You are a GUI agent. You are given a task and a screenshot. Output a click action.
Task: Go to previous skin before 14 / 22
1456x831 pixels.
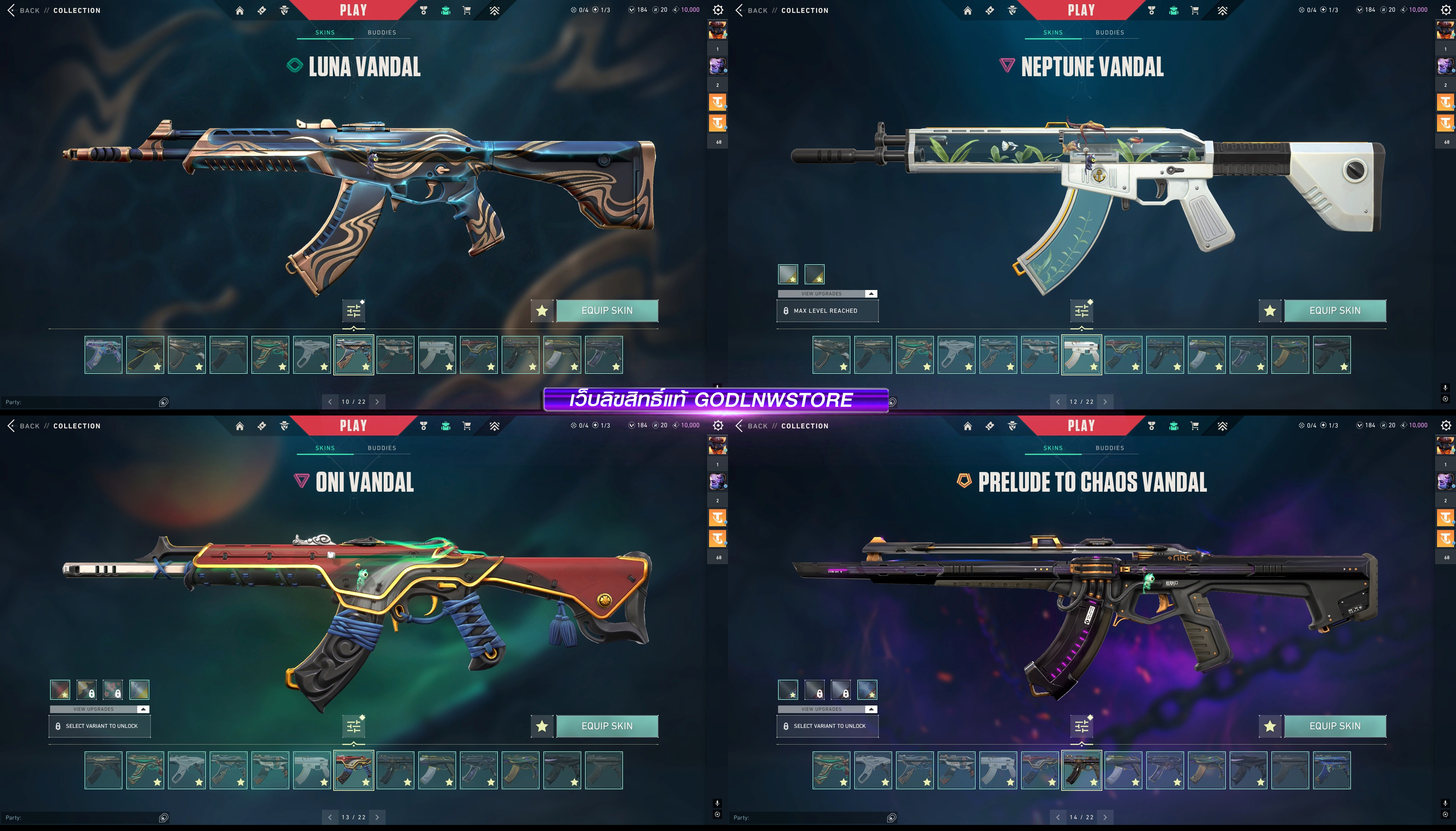1057,817
